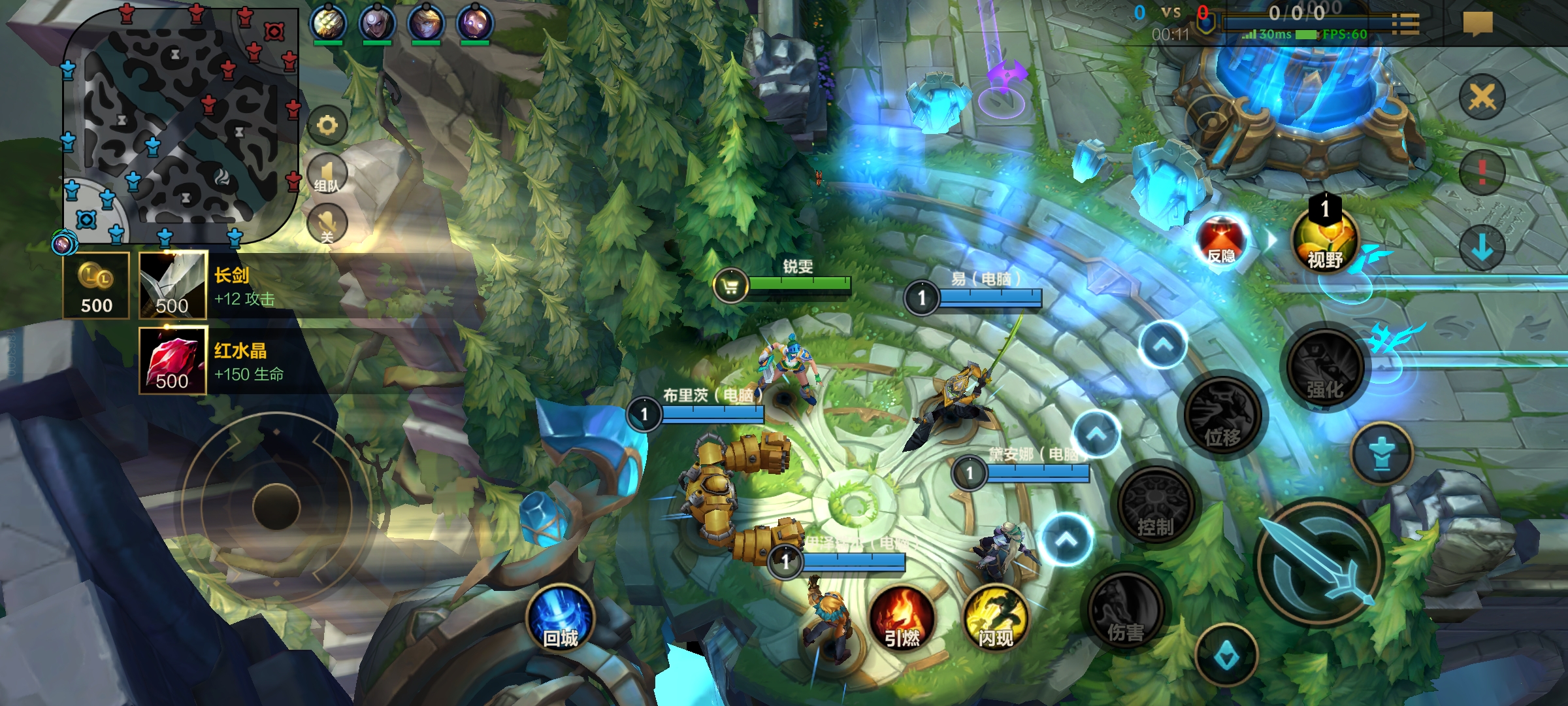This screenshot has height=706, width=1568.
Task: Place a 视野 vision ward
Action: (1325, 242)
